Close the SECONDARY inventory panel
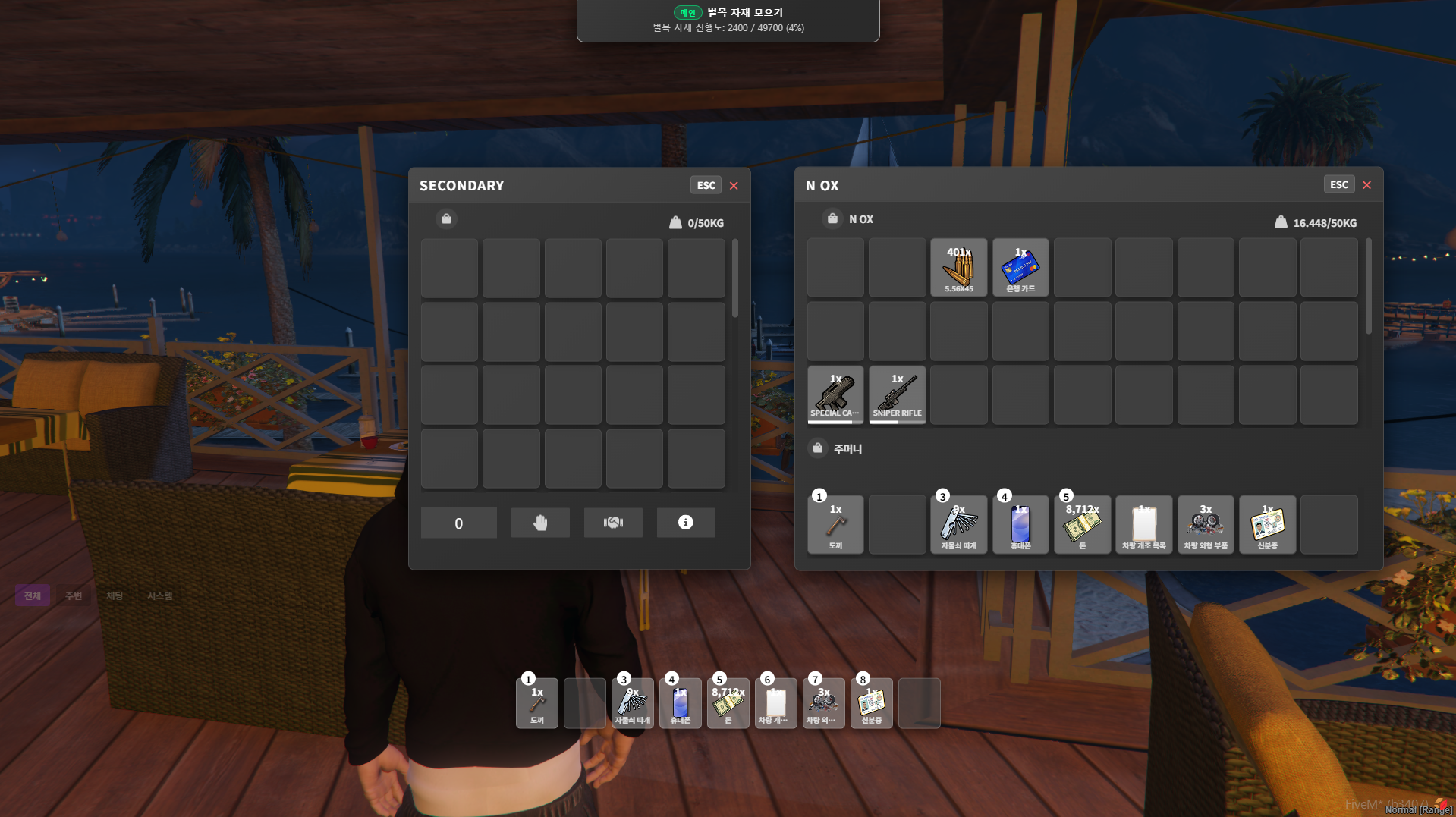This screenshot has height=817, width=1456. coord(734,186)
